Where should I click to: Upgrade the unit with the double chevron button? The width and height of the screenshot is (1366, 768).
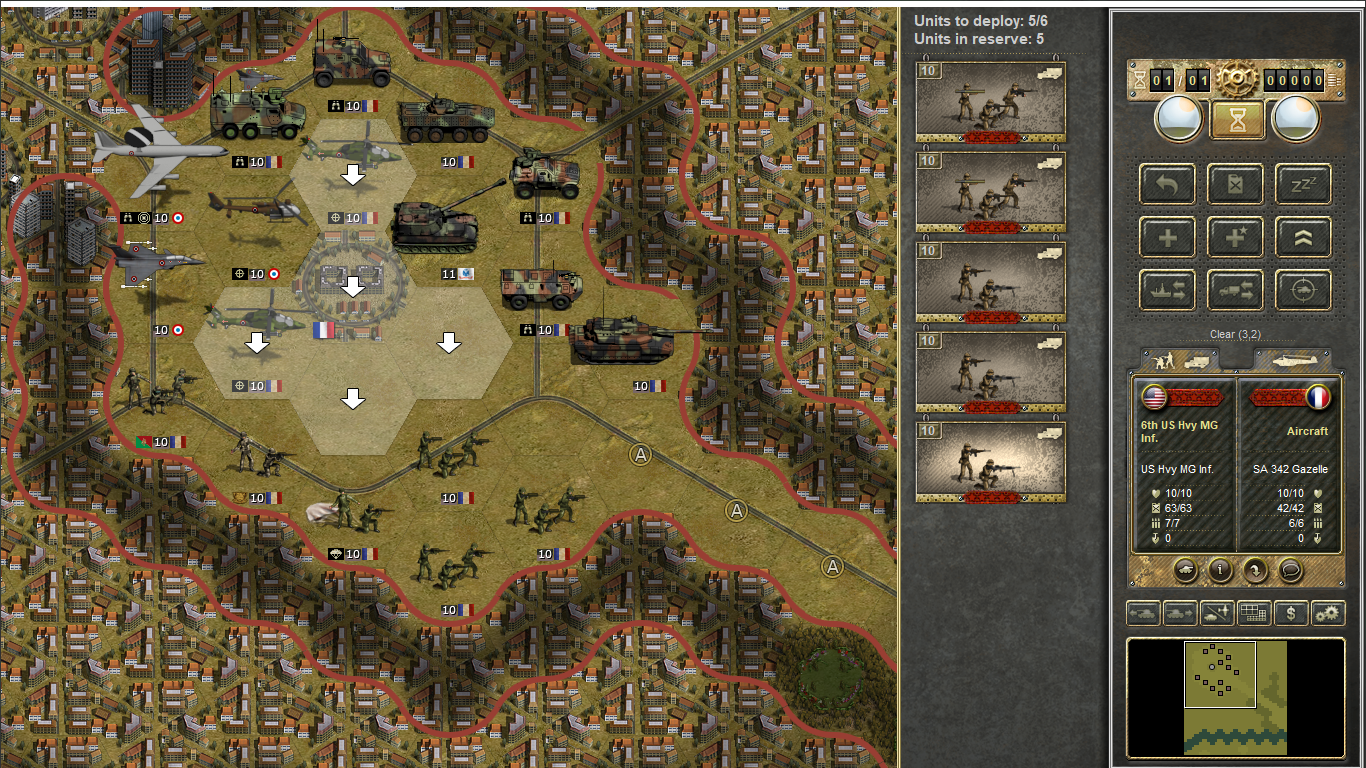coord(1303,237)
